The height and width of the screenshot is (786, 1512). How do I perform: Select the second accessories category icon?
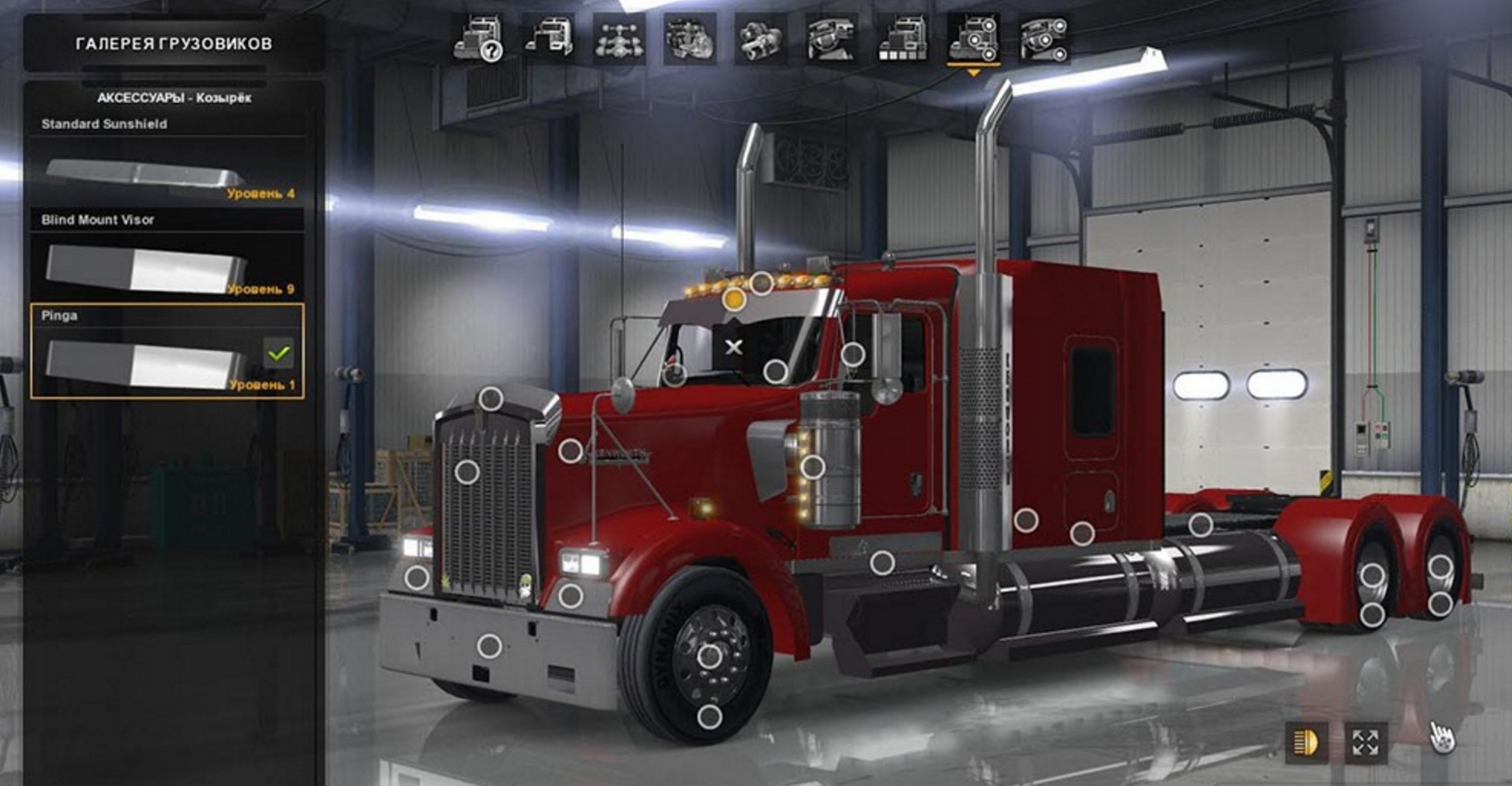(x=1045, y=40)
